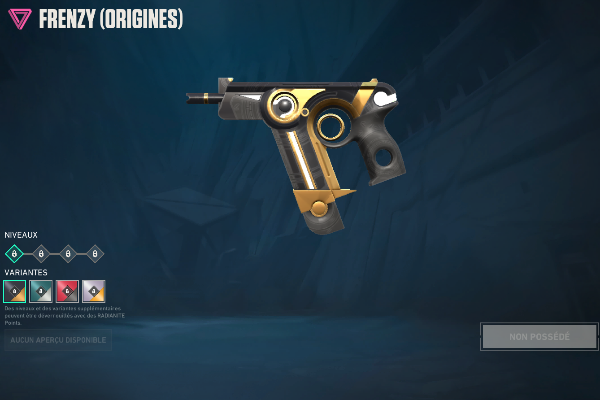Pick the red variant swatch
The height and width of the screenshot is (400, 600).
pyautogui.click(x=67, y=291)
